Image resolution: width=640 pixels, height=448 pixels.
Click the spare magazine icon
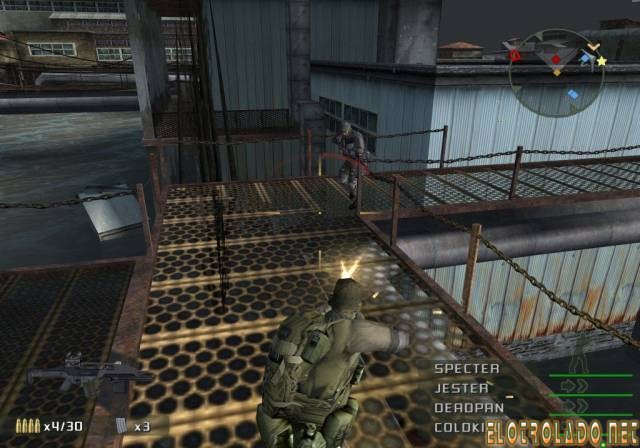(x=122, y=426)
